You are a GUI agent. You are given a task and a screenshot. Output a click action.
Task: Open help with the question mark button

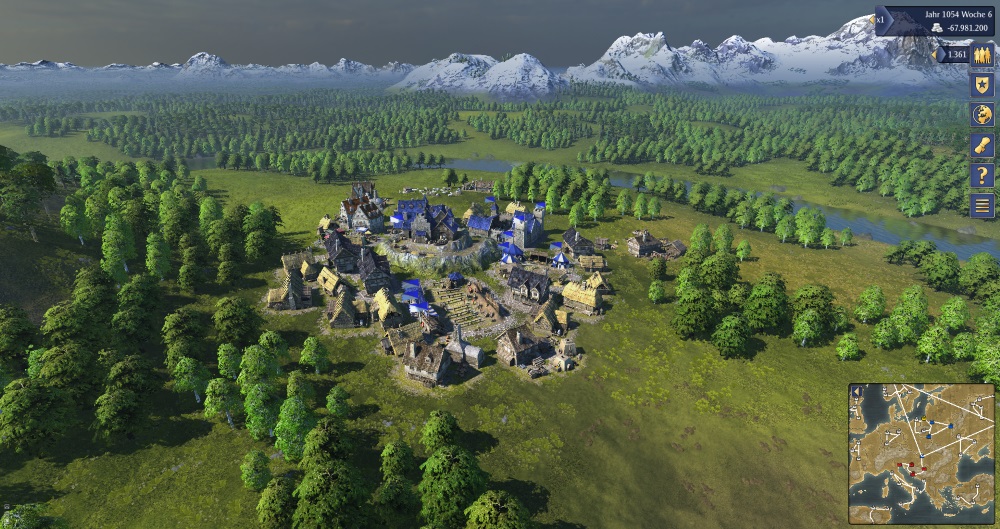(983, 175)
